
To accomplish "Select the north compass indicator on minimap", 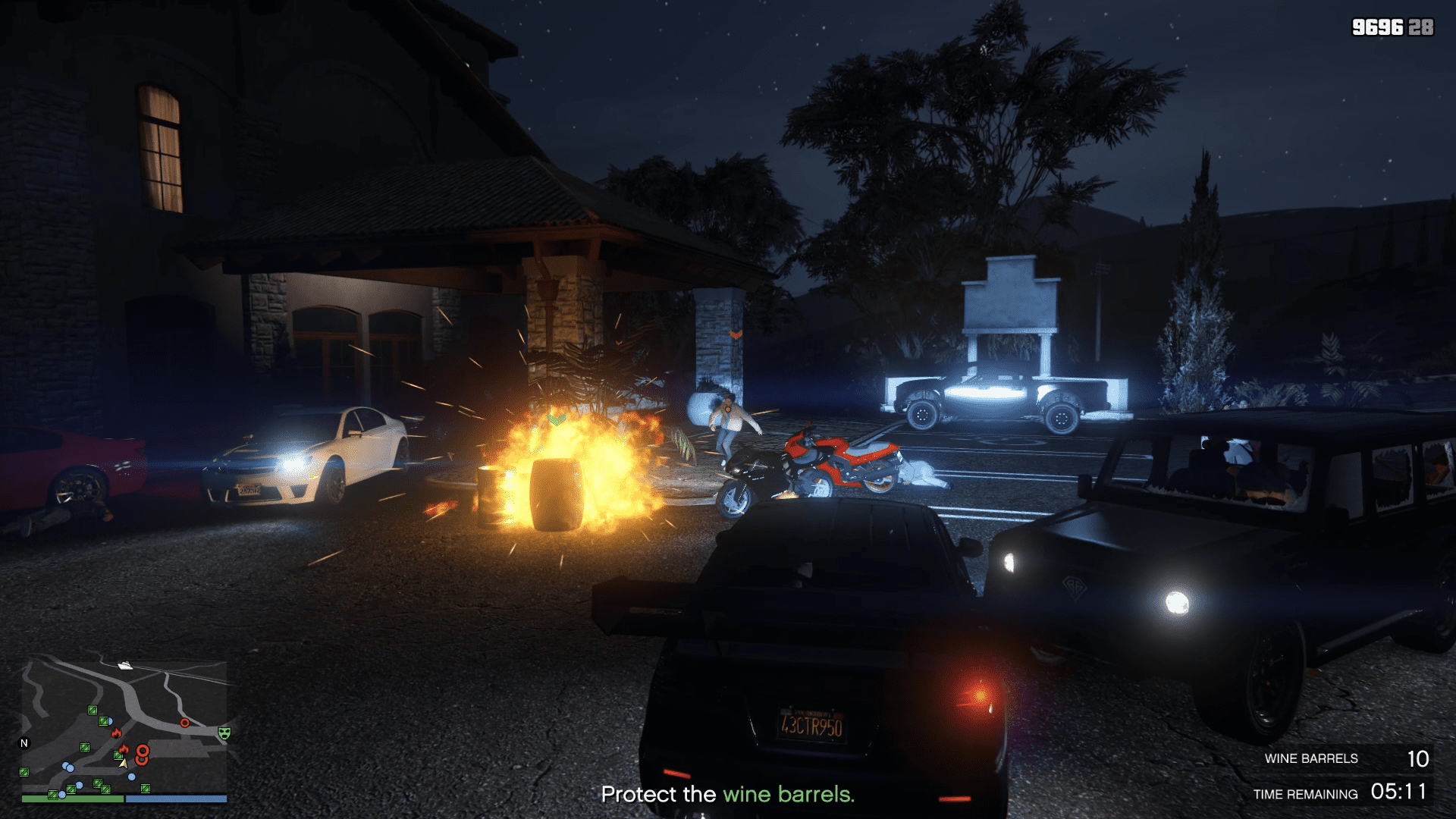I will click(x=24, y=743).
